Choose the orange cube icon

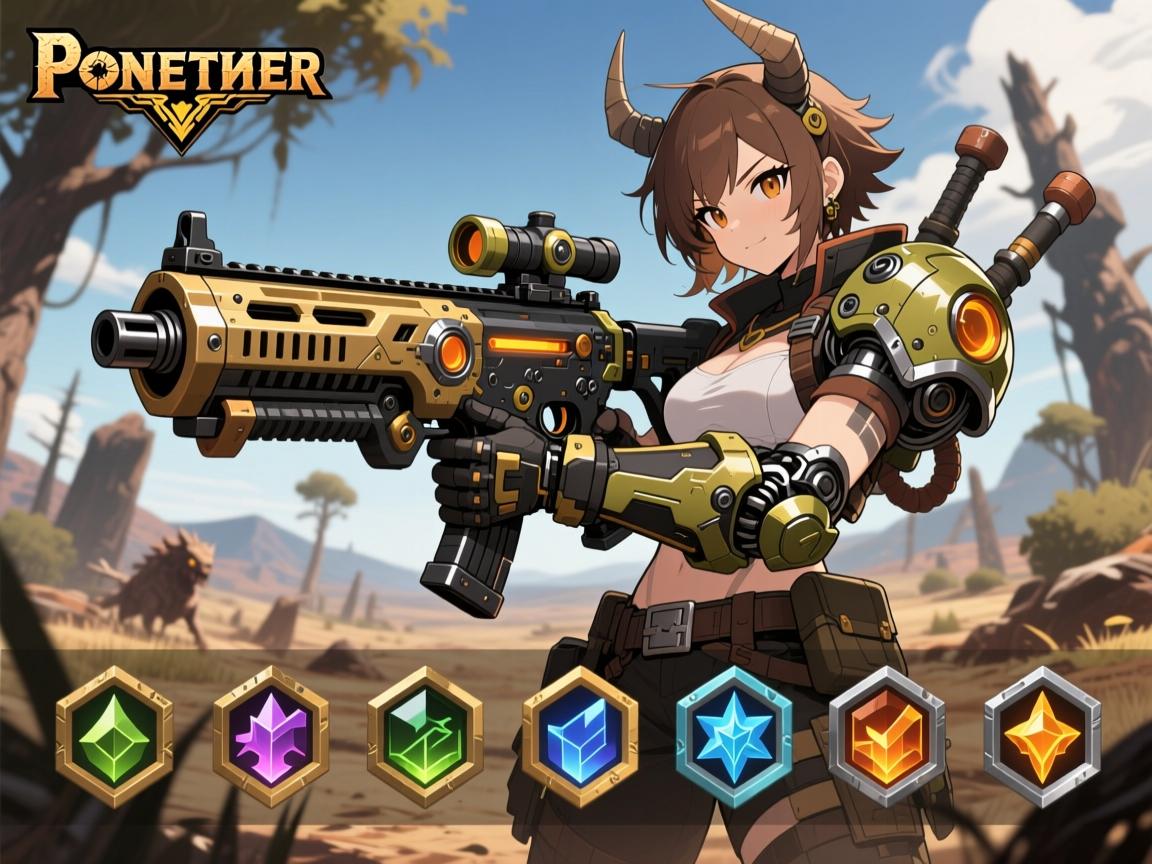(x=887, y=738)
